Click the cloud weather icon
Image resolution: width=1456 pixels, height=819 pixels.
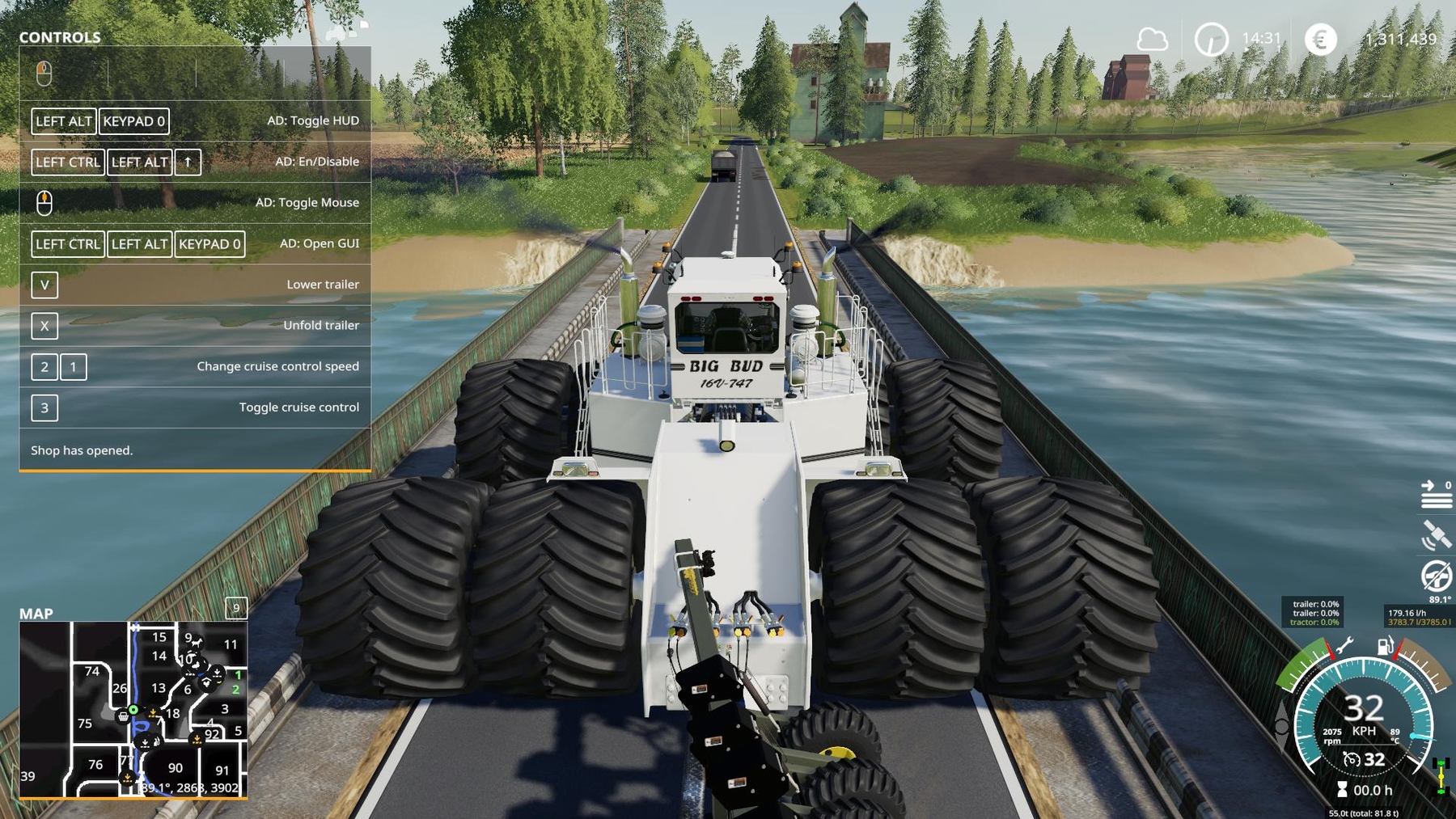[x=1152, y=39]
